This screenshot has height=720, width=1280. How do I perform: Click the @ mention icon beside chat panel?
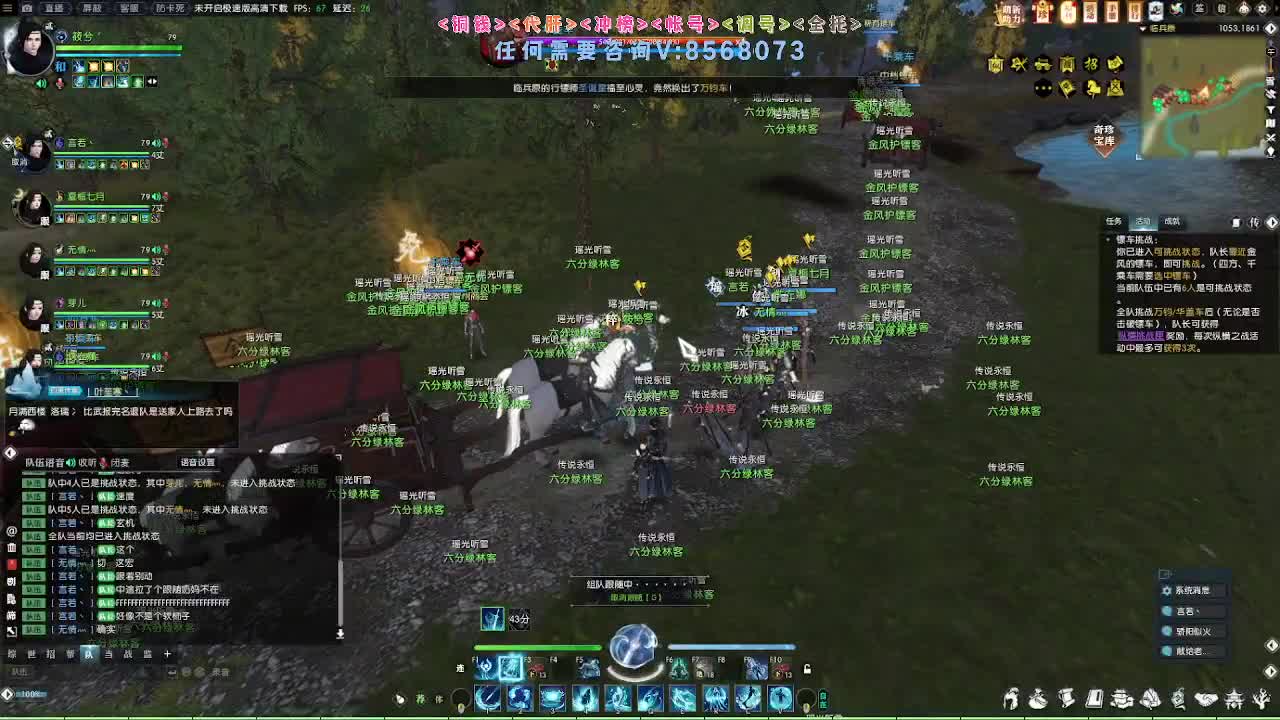click(x=11, y=532)
